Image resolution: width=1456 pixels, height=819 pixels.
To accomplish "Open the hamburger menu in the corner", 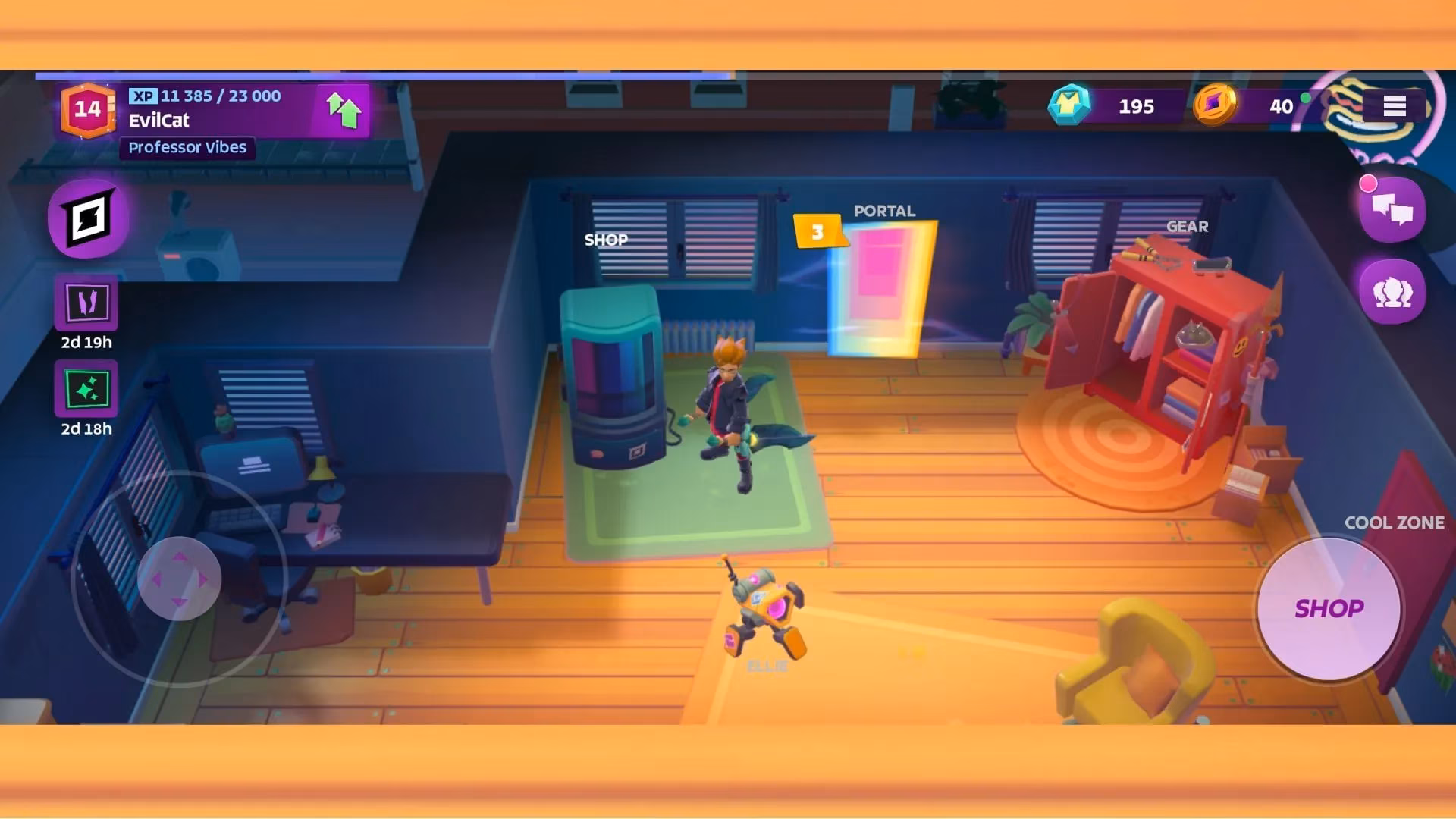I will 1393,106.
